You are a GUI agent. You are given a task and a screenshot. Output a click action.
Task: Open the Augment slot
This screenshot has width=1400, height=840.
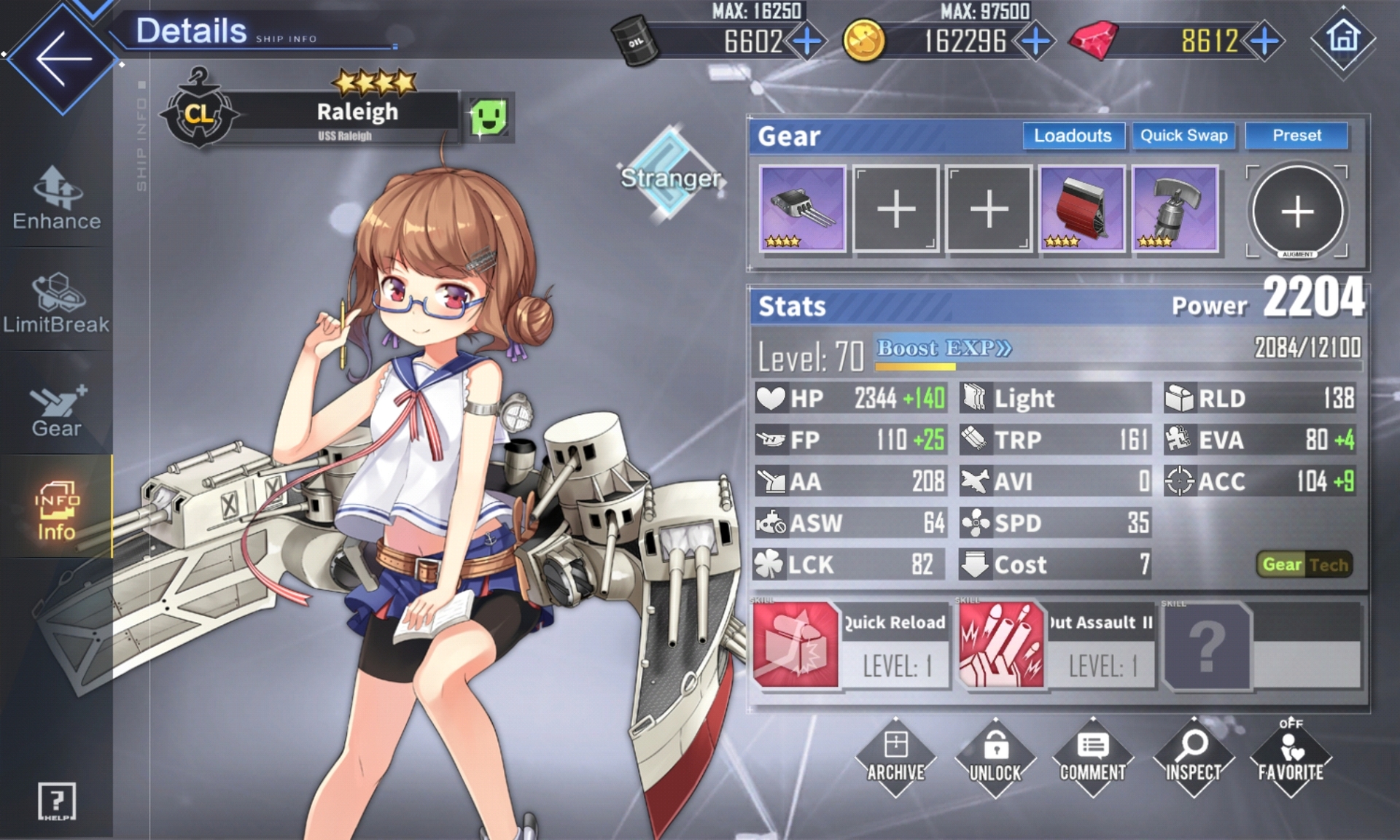[x=1296, y=211]
